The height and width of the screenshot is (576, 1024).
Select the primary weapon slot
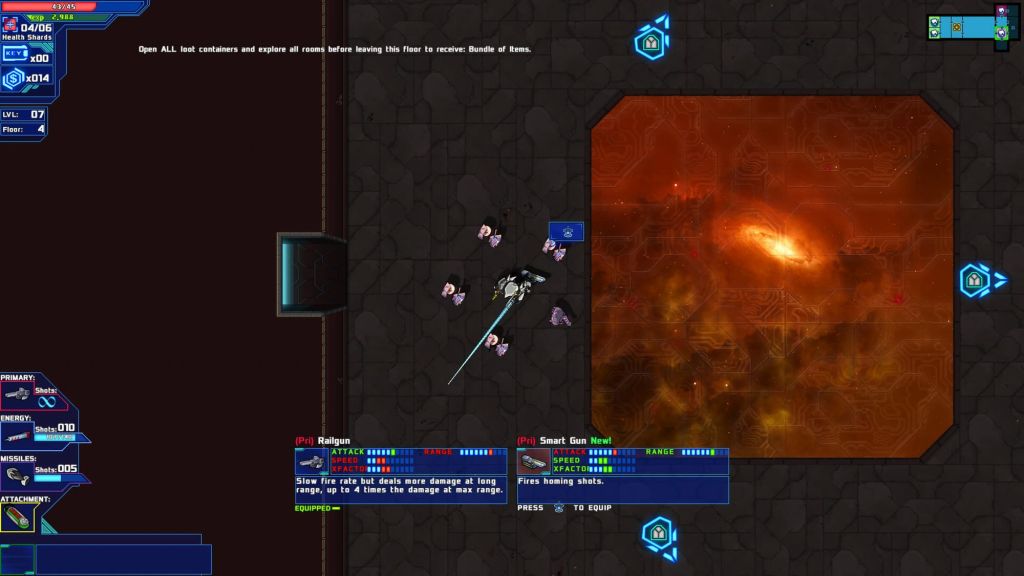click(18, 396)
